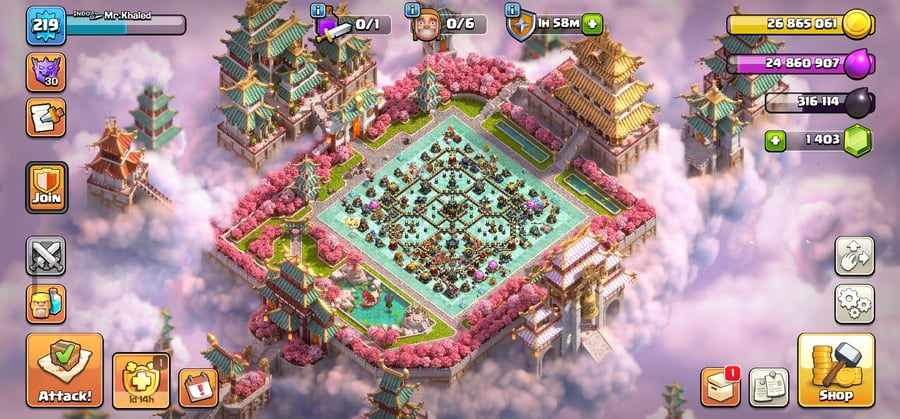Show info for the 0/1 sword counter
This screenshot has height=419, width=900.
(x=318, y=10)
